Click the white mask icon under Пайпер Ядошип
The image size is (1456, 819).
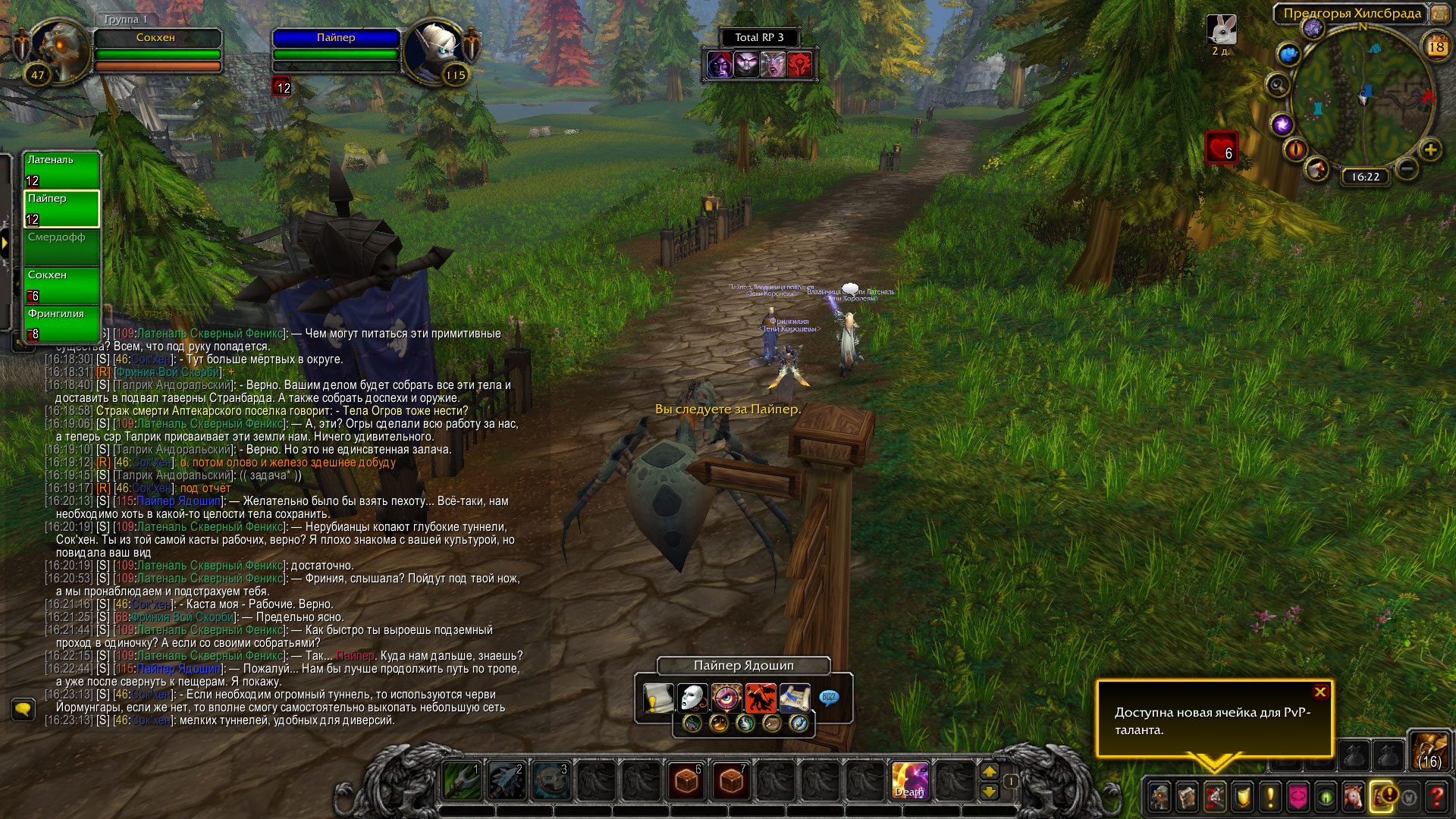(692, 698)
